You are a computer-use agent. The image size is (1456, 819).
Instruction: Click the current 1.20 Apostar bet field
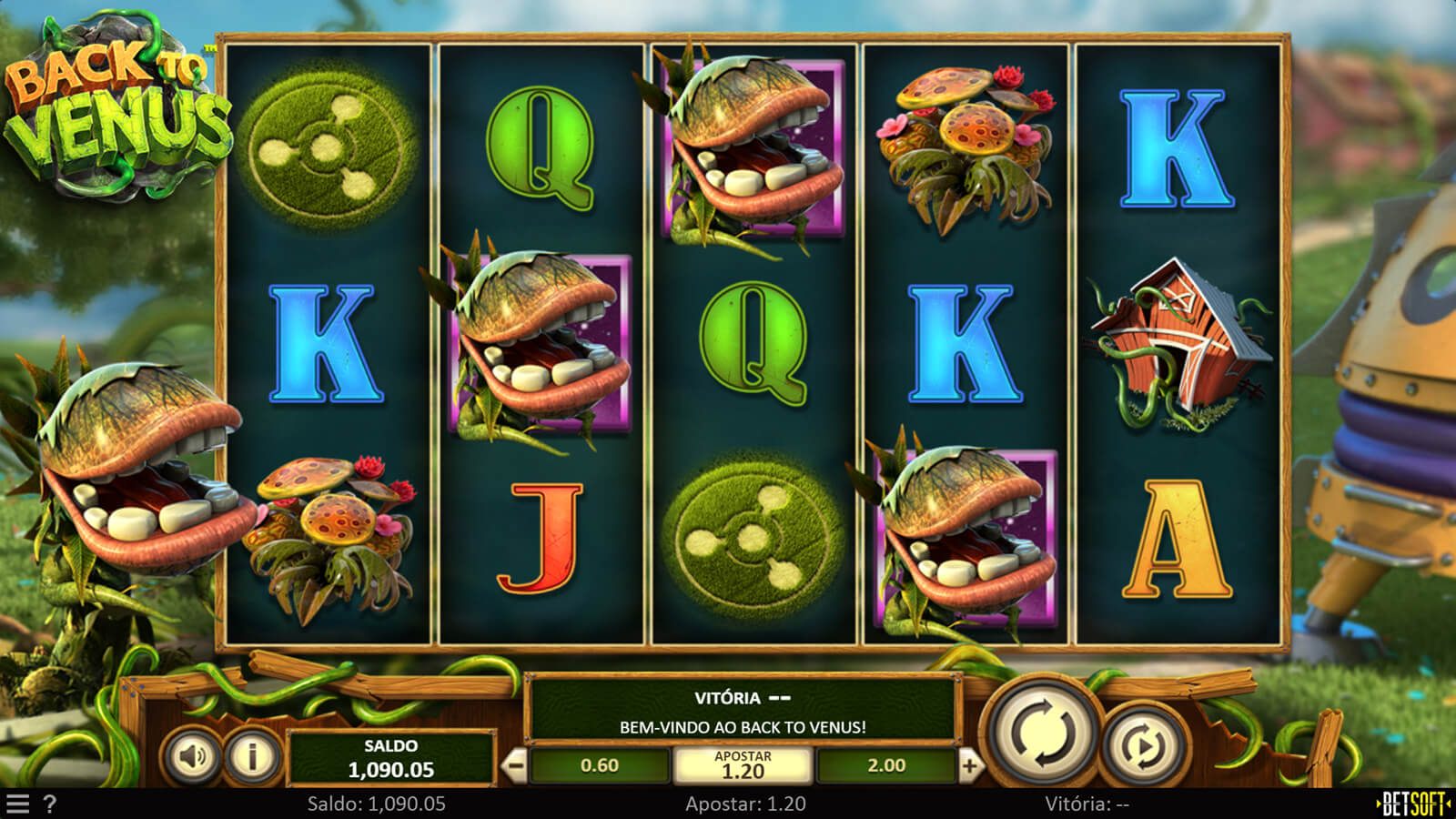[x=743, y=766]
